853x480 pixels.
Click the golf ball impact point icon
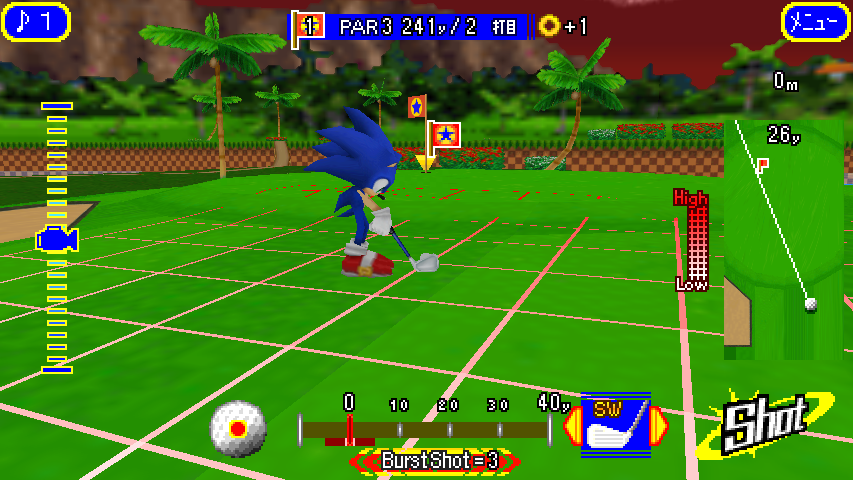238,429
